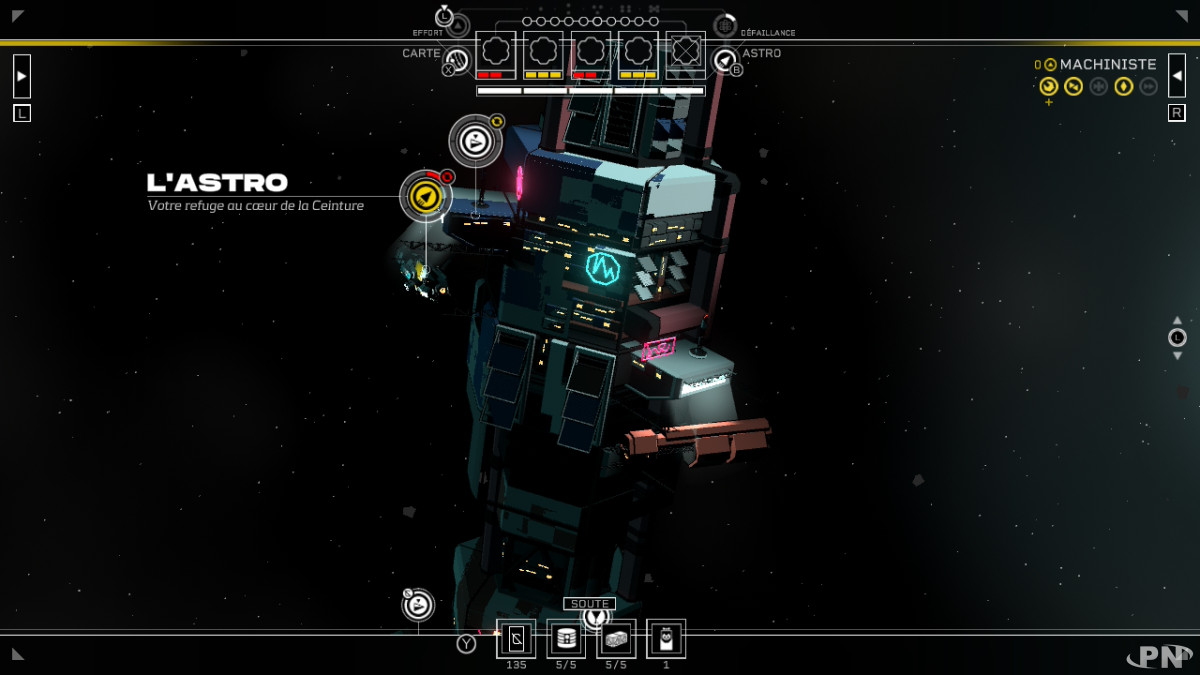The image size is (1200, 675).
Task: Select the L'Astro yellow location marker
Action: [425, 196]
